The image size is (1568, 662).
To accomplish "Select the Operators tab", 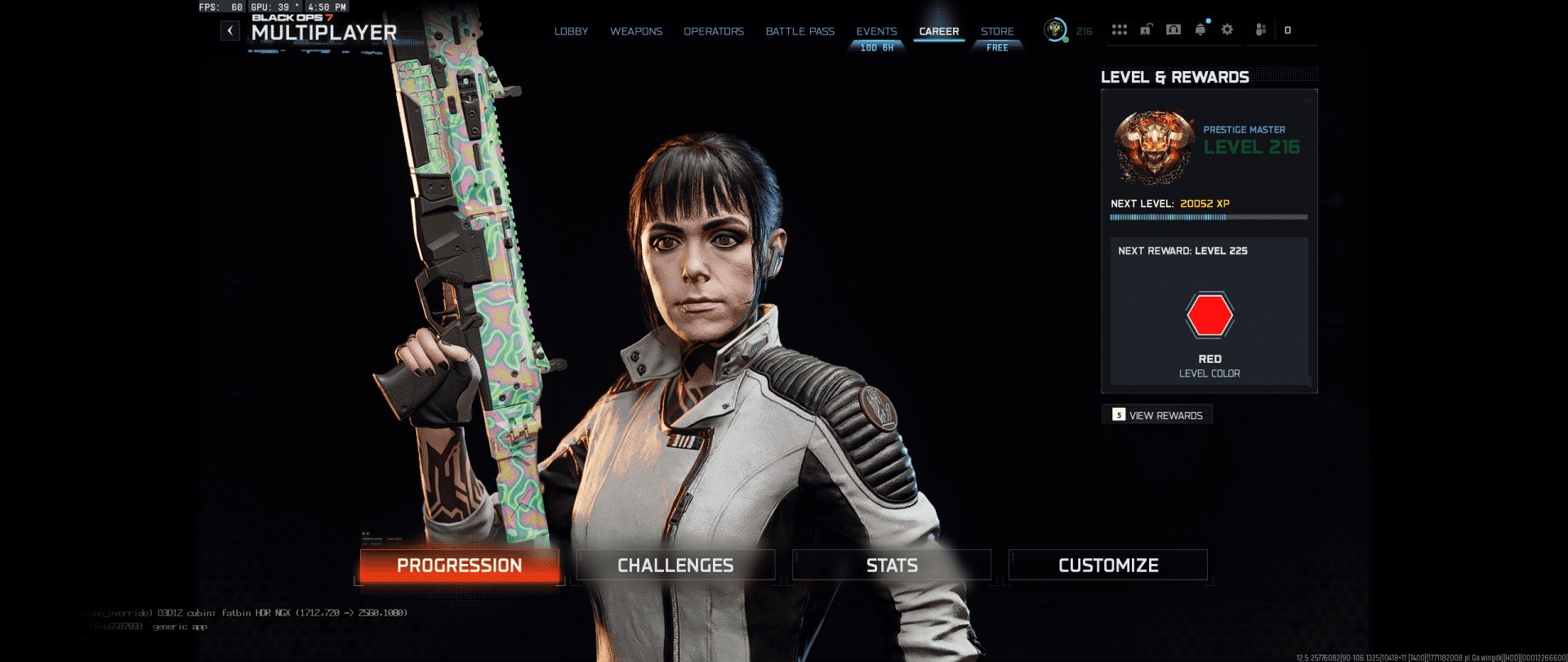I will click(714, 32).
